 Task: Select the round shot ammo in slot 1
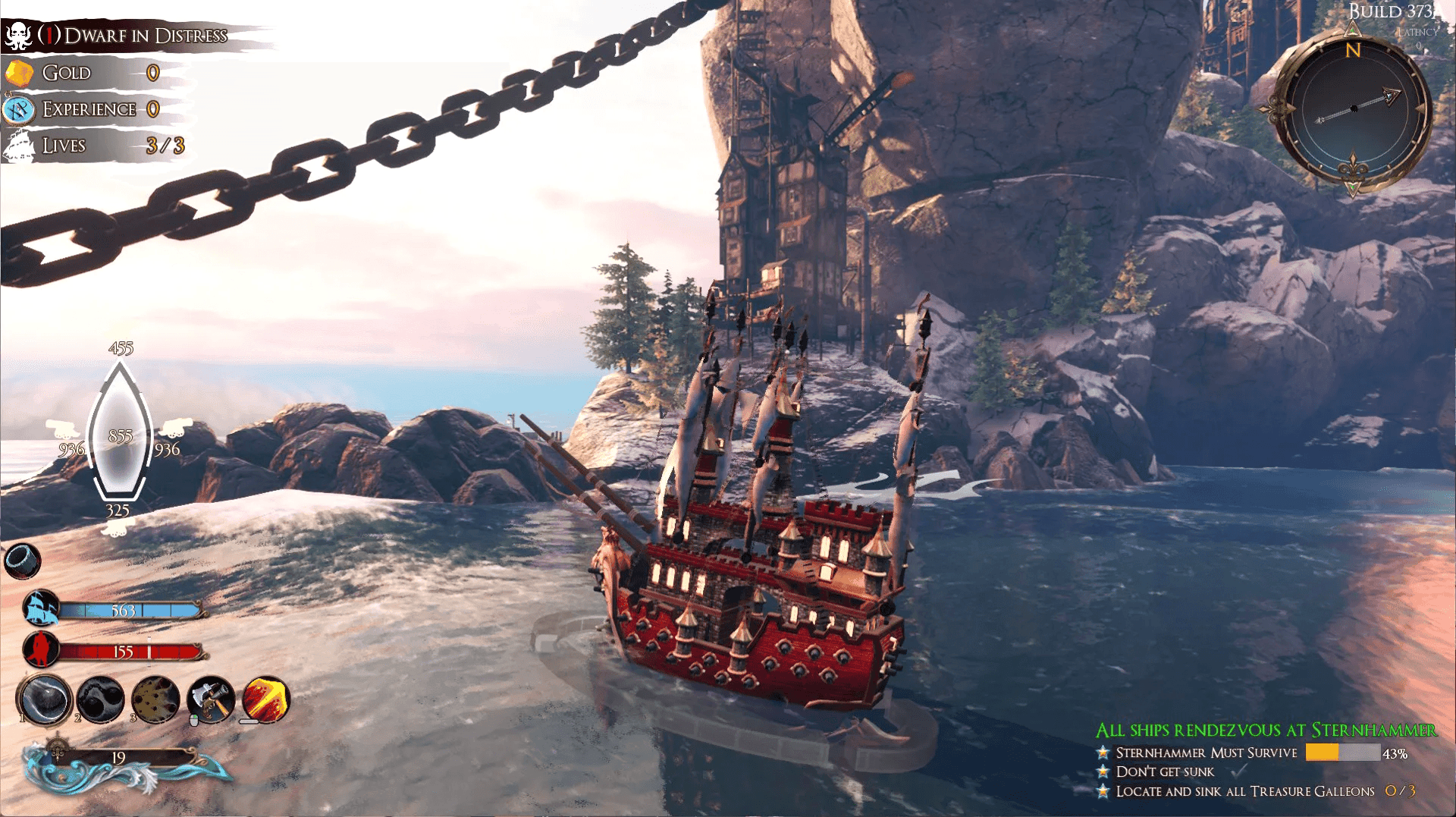(45, 699)
